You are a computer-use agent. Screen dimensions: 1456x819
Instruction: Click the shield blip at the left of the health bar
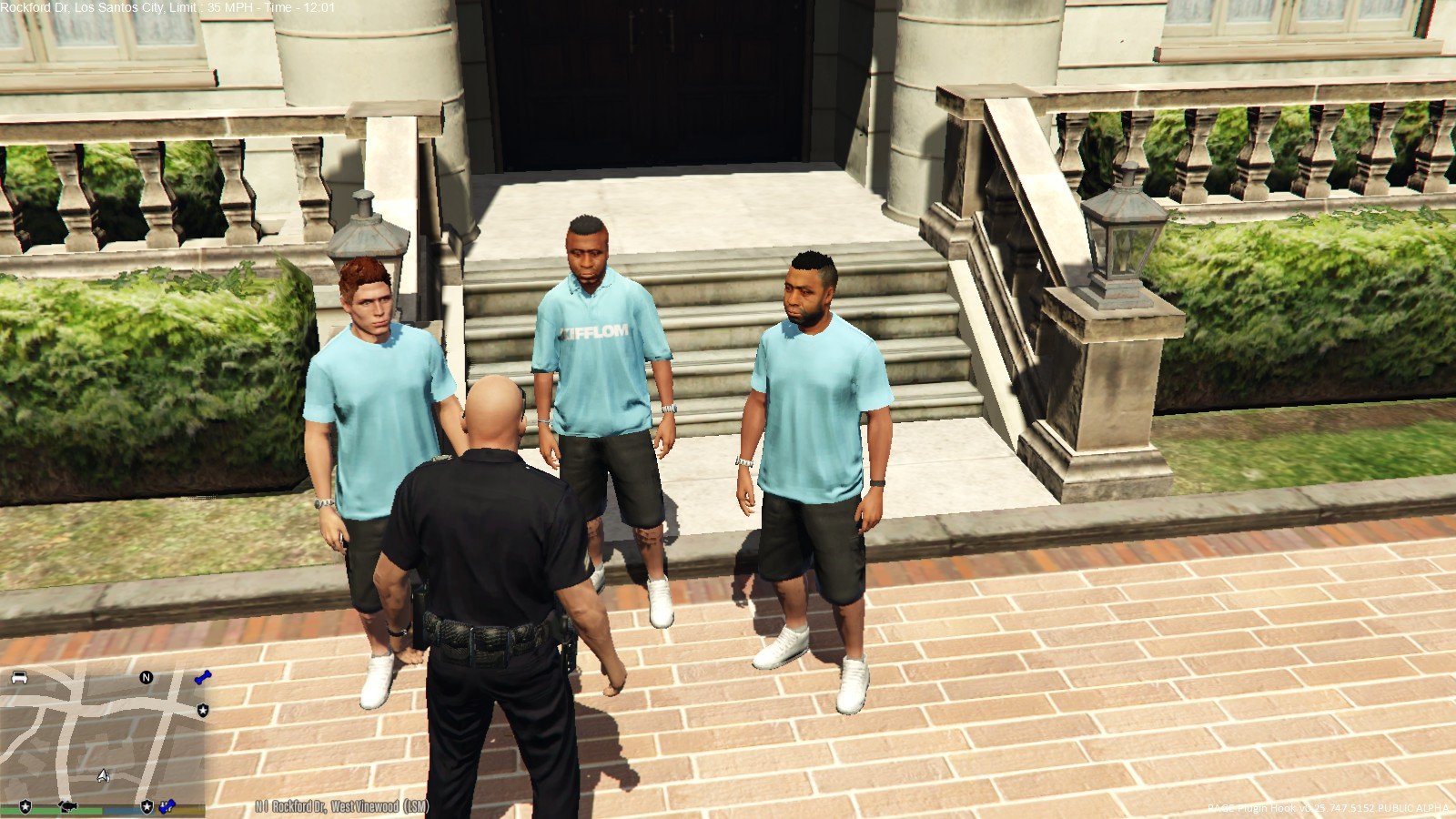(x=25, y=806)
